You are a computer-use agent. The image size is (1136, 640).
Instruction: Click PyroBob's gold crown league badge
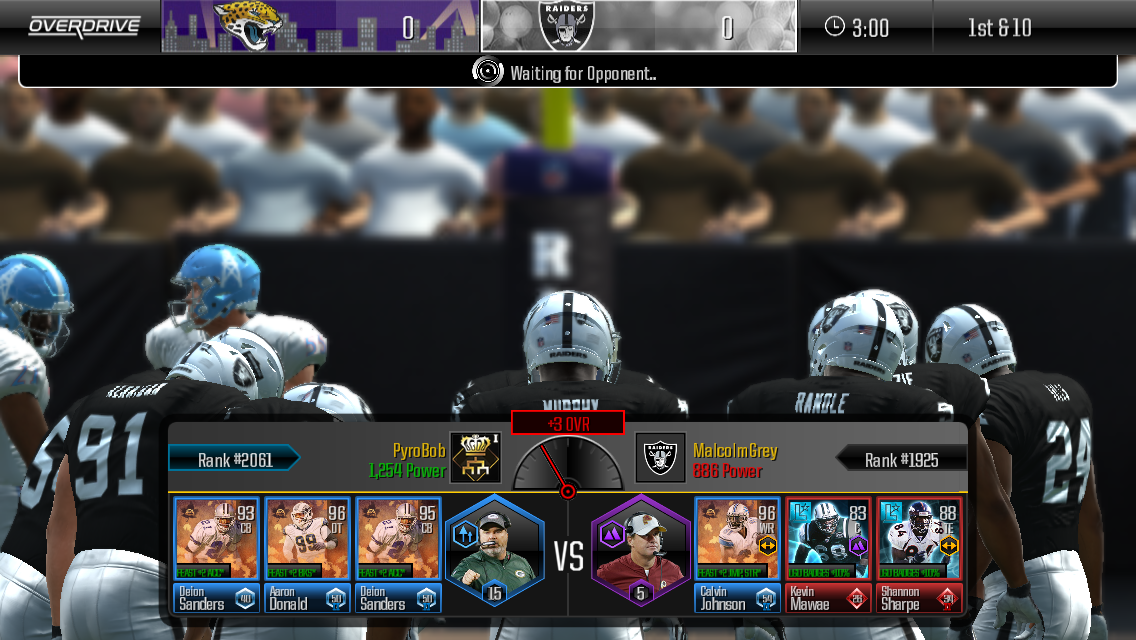pyautogui.click(x=475, y=458)
